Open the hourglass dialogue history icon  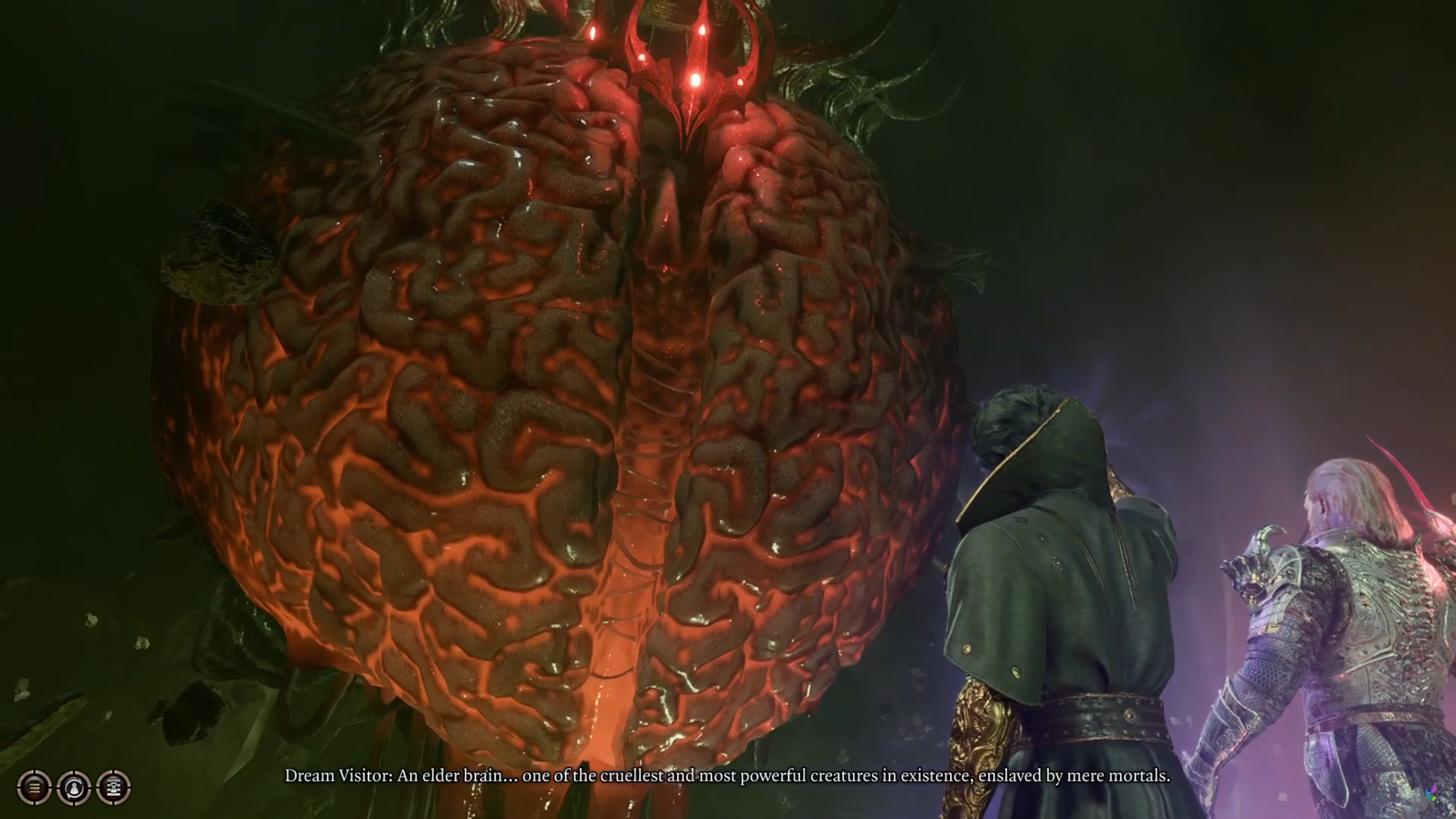(x=114, y=787)
